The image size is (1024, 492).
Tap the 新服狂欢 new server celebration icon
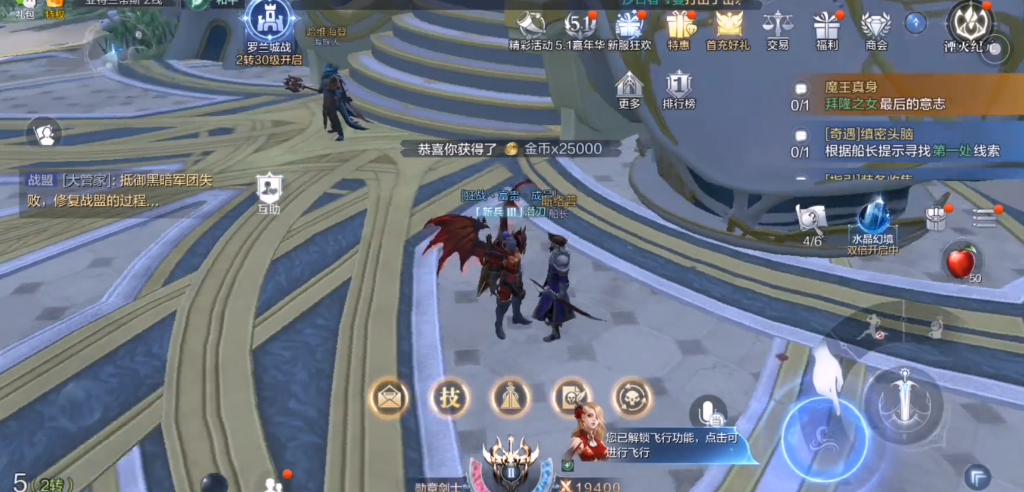[x=629, y=27]
